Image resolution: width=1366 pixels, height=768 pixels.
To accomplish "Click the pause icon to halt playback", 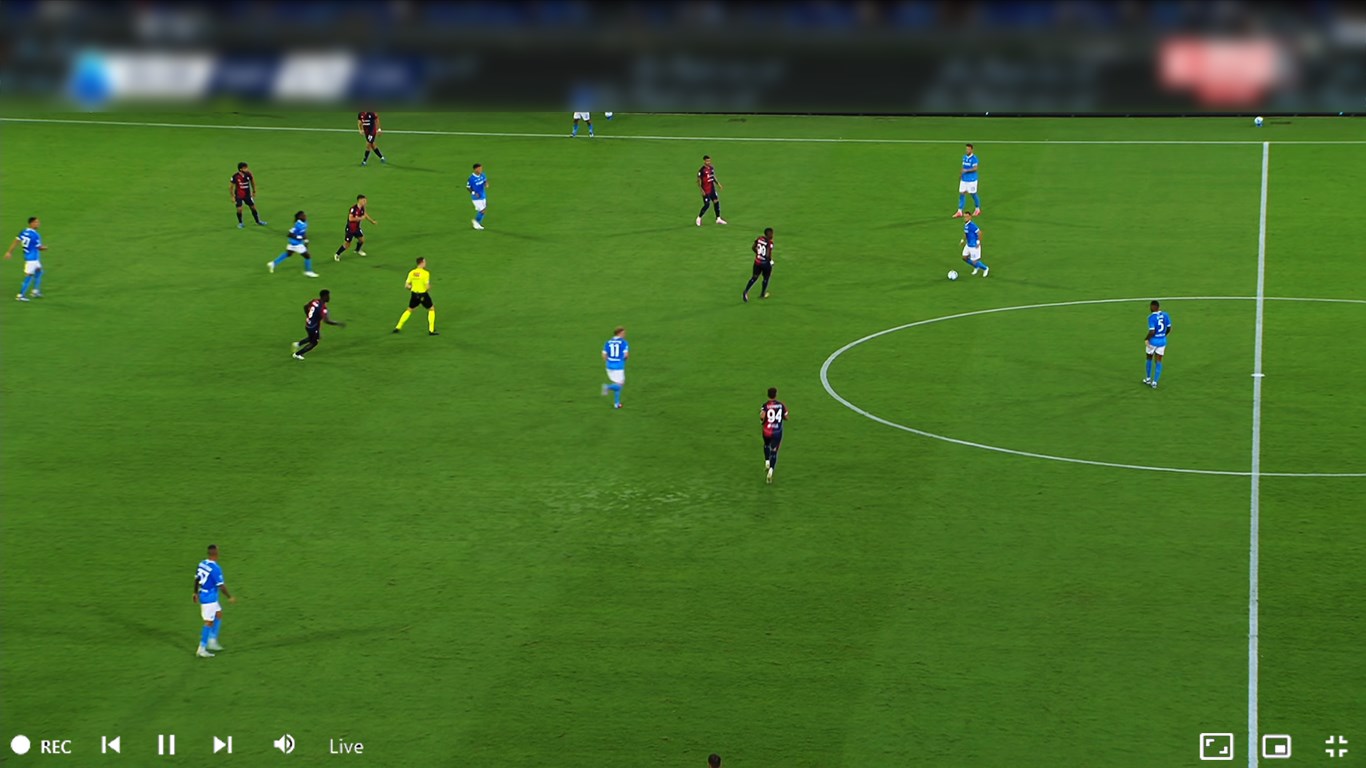I will point(167,745).
